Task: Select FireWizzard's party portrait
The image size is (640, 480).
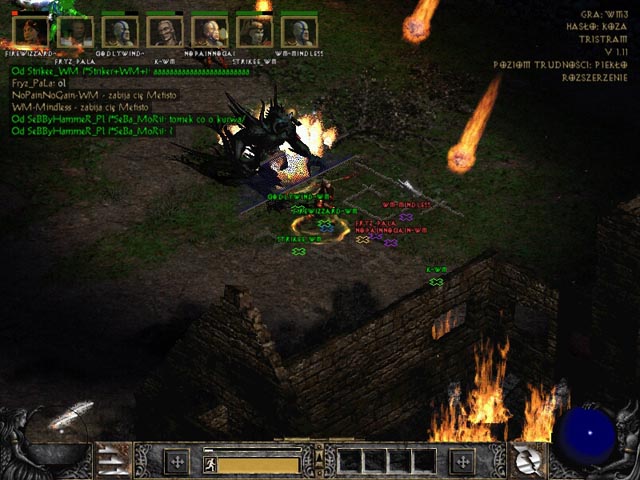Action: coord(33,31)
